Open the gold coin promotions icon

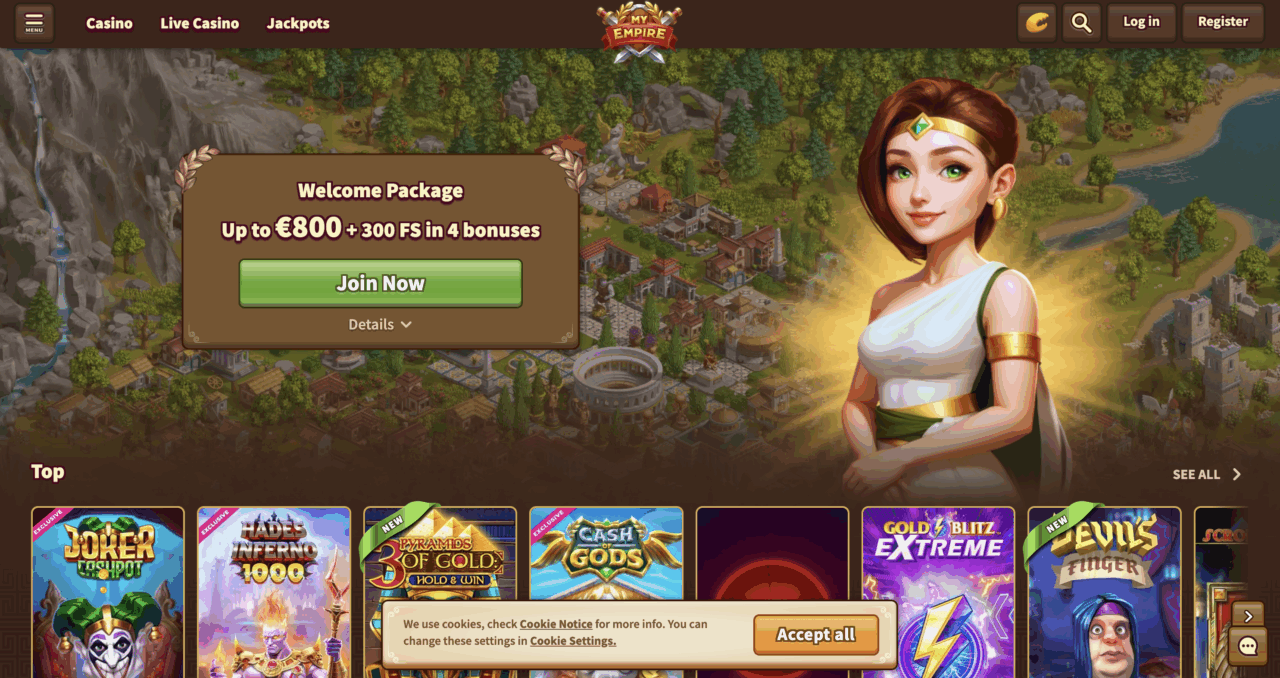1037,22
